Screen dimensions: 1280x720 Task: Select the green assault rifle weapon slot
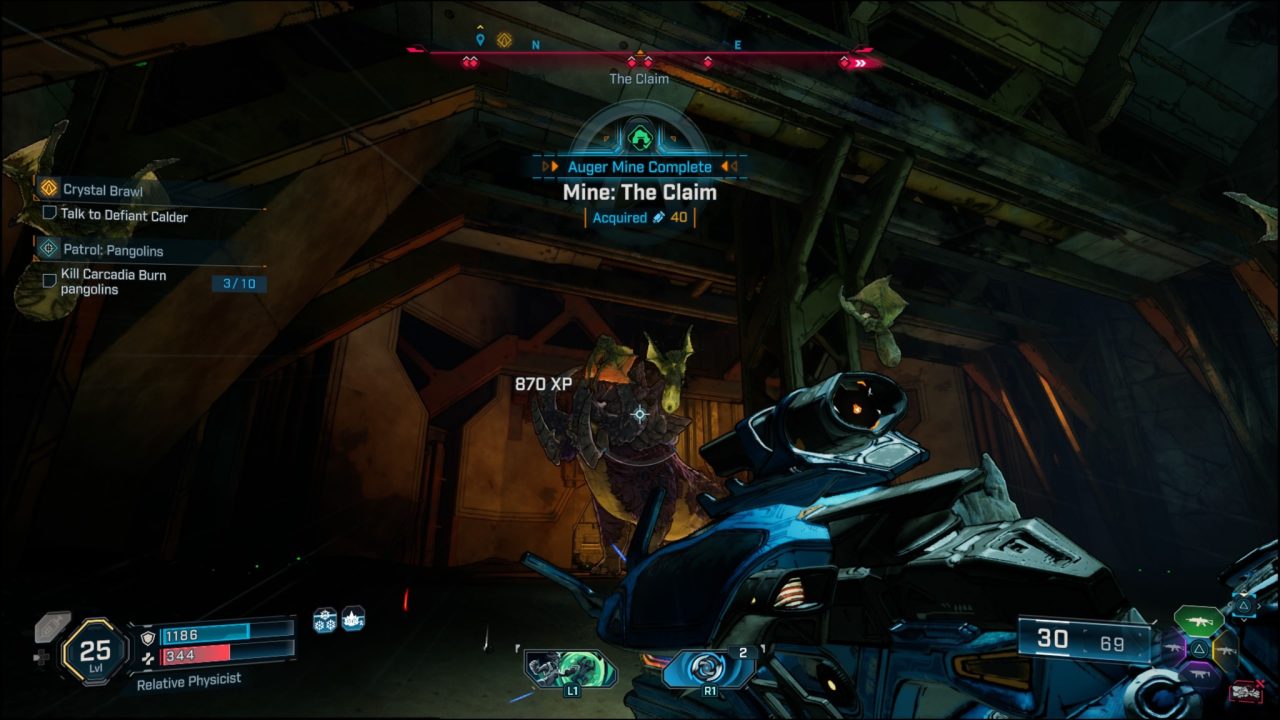pyautogui.click(x=1199, y=621)
